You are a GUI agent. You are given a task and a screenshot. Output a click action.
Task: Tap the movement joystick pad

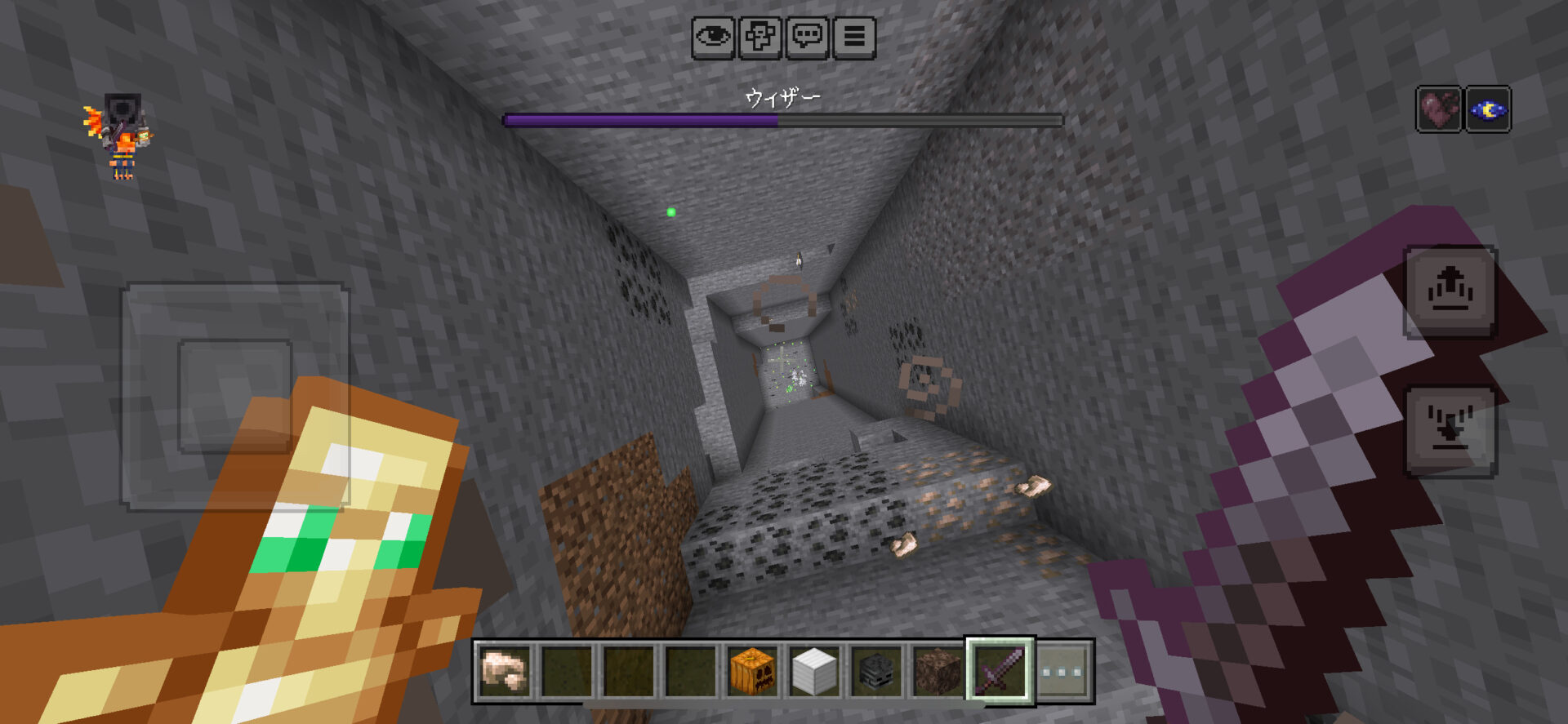[x=235, y=396]
